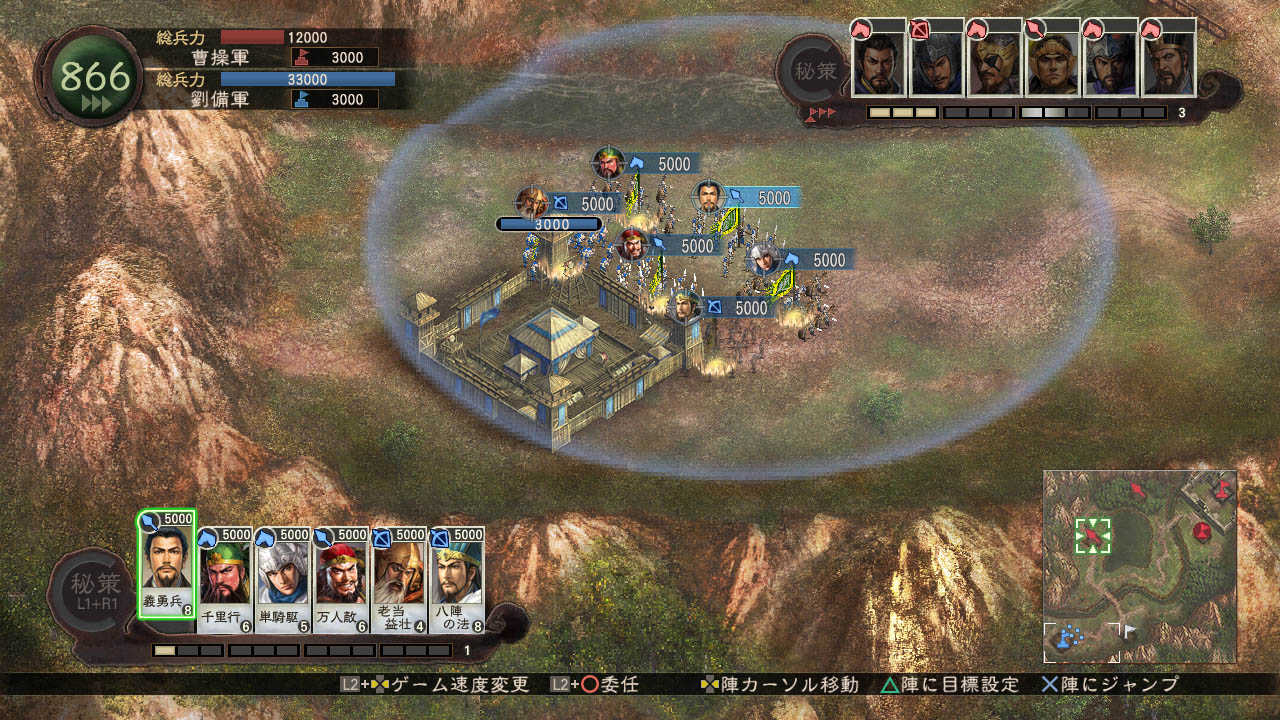
Task: Open the battlefield minimap
Action: (x=1139, y=565)
